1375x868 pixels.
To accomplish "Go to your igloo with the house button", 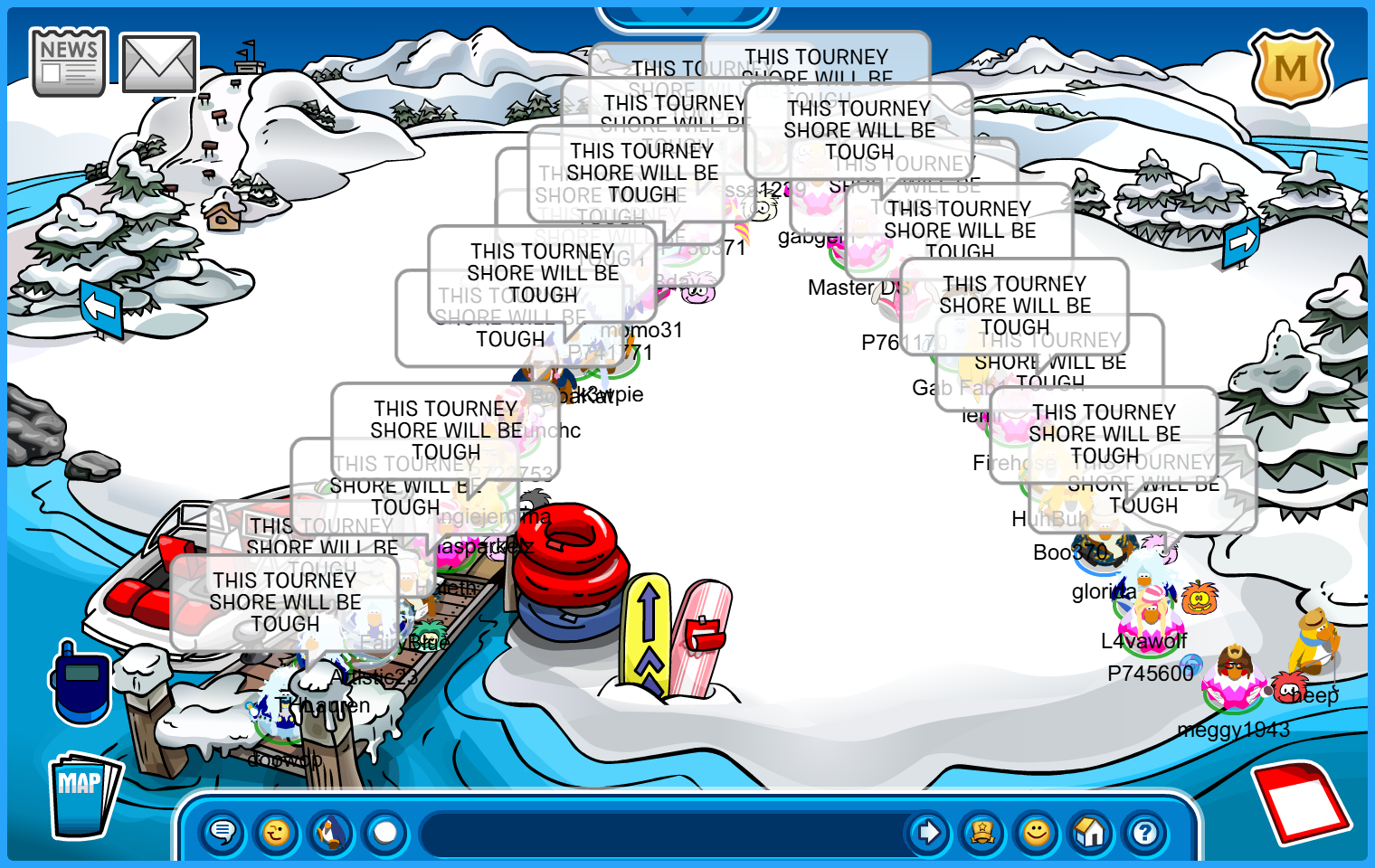I will click(1091, 832).
